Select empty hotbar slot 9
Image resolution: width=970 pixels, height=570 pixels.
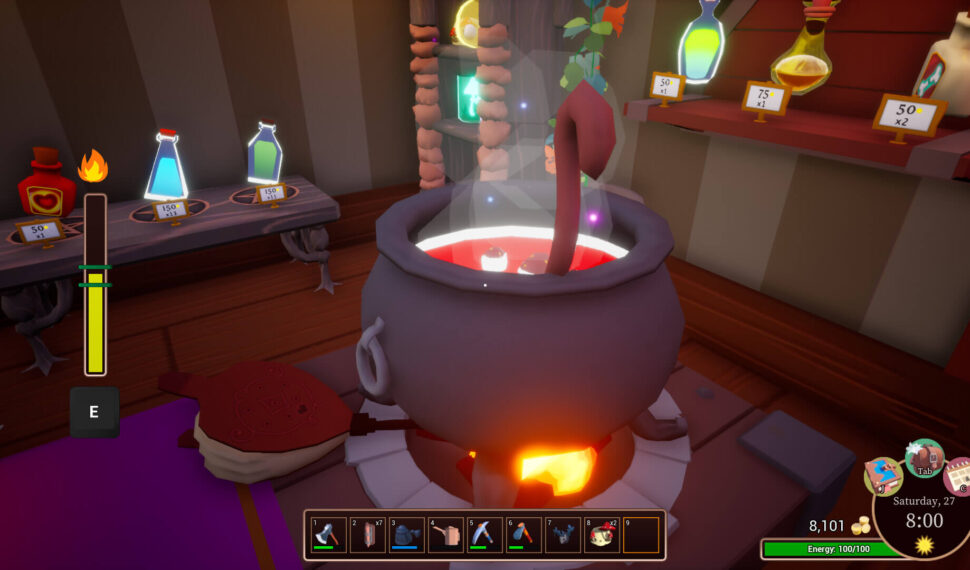click(641, 535)
